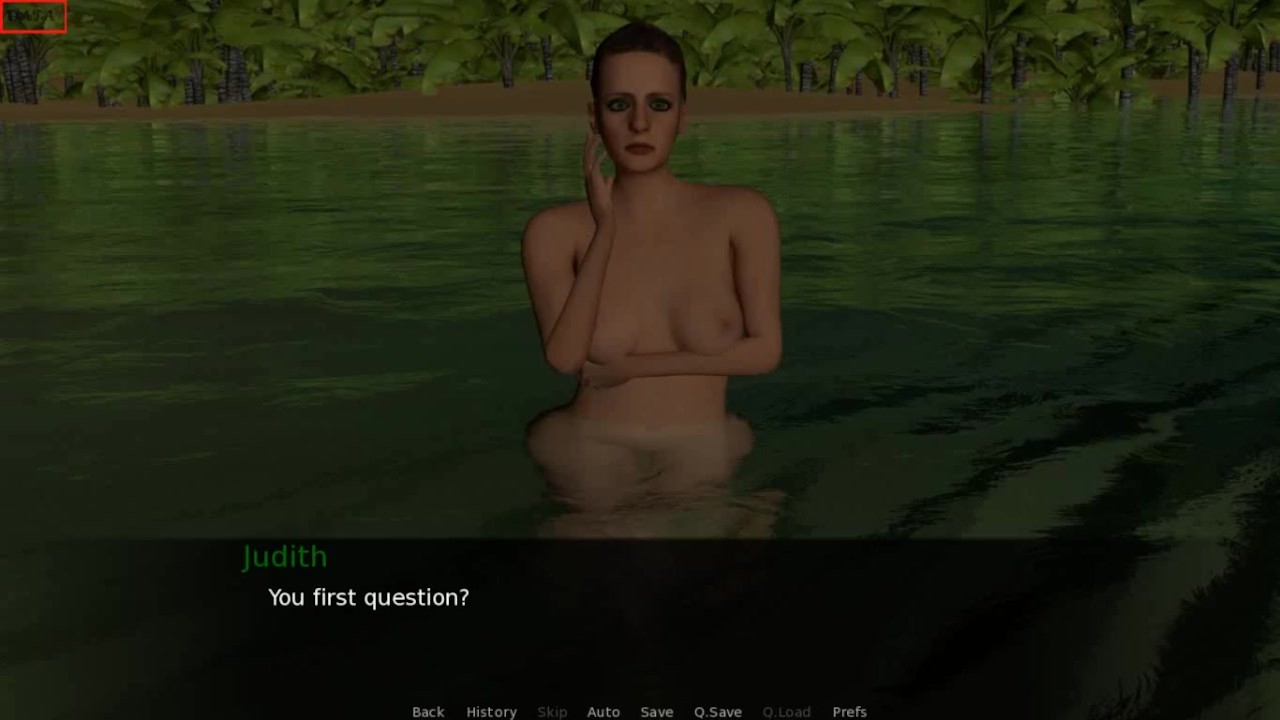Open the Save game menu
Image resolution: width=1280 pixels, height=720 pixels.
point(656,712)
